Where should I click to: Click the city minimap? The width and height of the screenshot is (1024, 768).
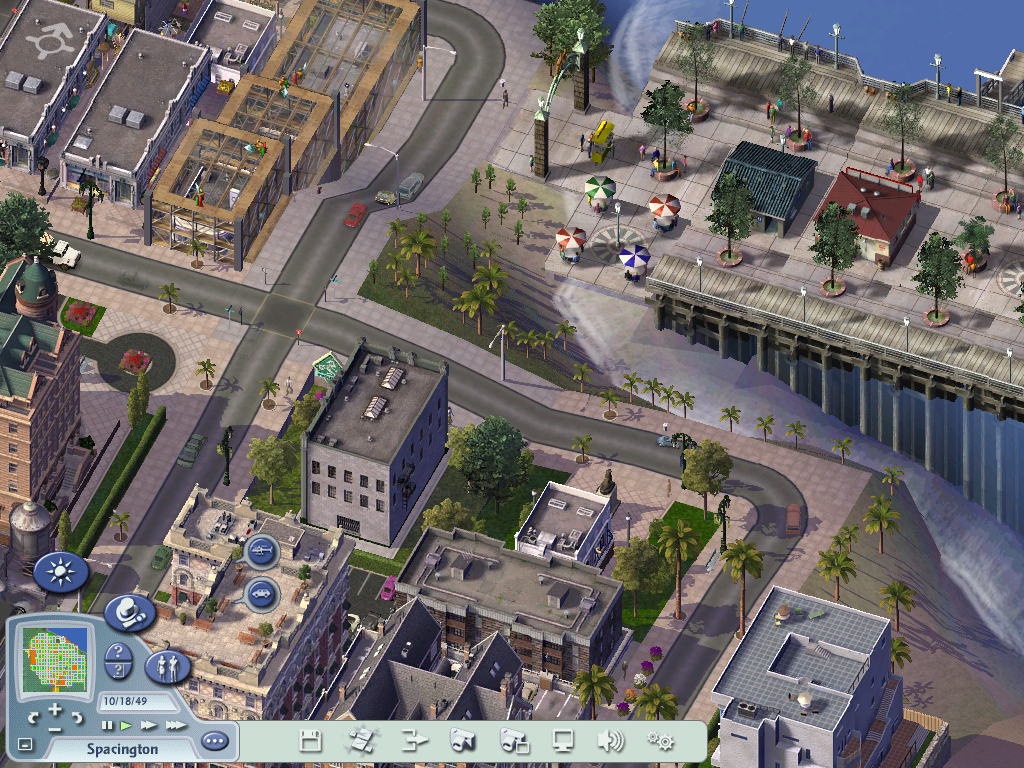coord(54,661)
